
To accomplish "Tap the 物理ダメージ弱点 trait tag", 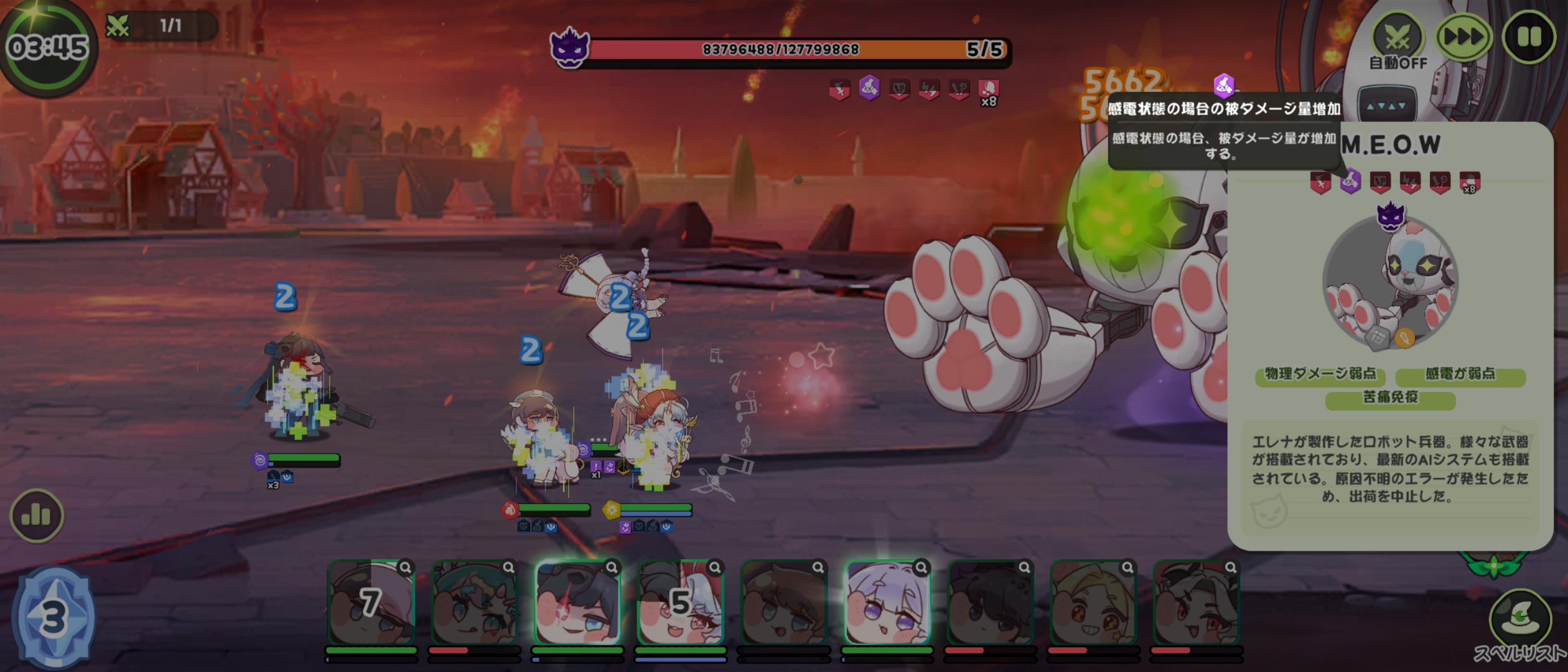I will point(1320,375).
